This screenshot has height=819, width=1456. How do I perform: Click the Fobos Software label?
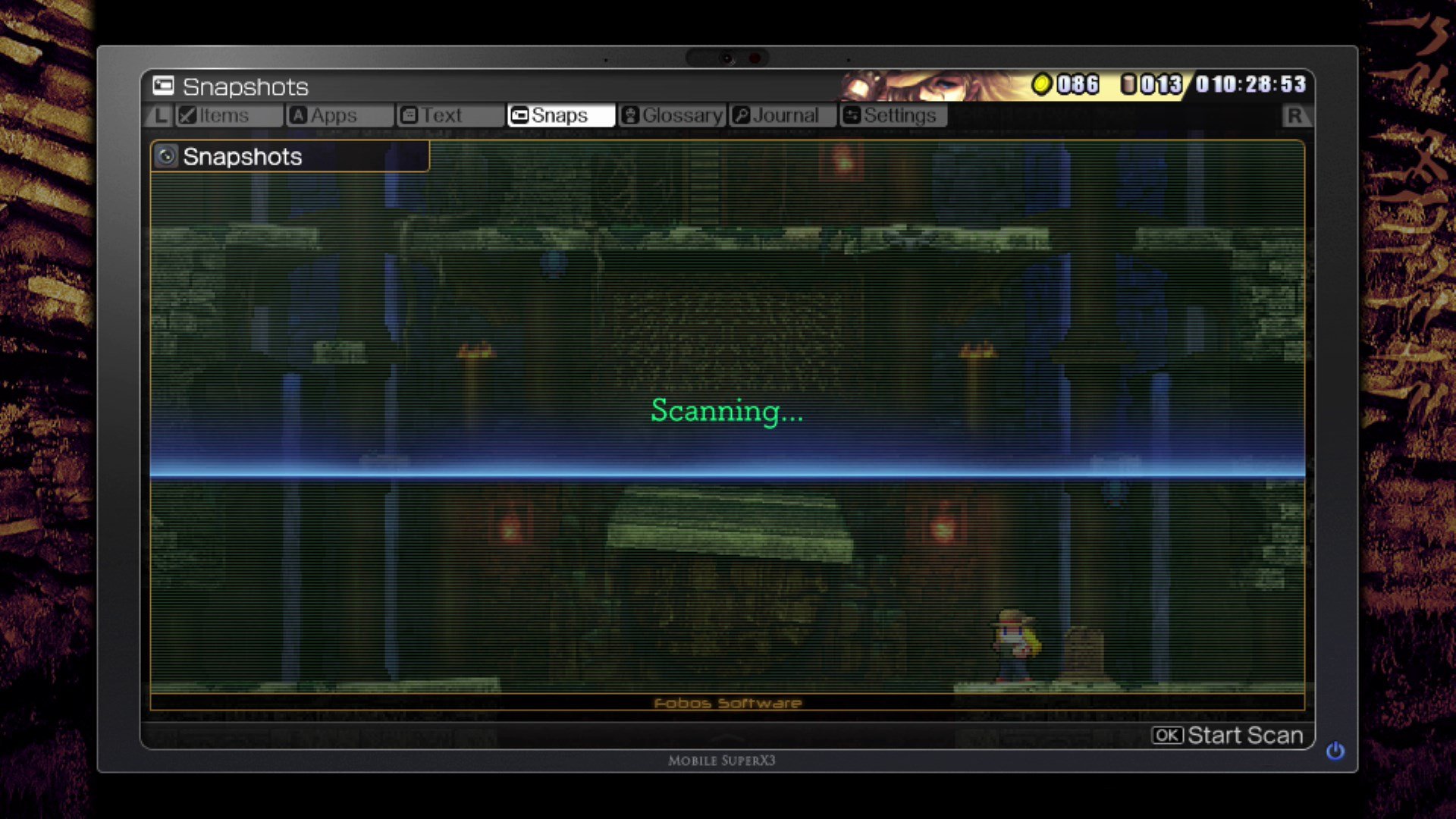726,703
